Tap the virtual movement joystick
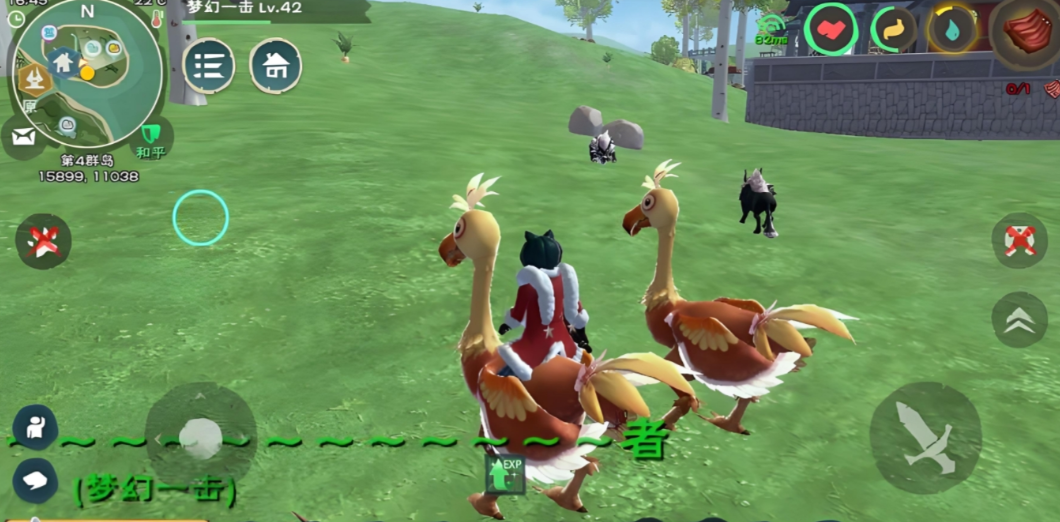 (201, 437)
